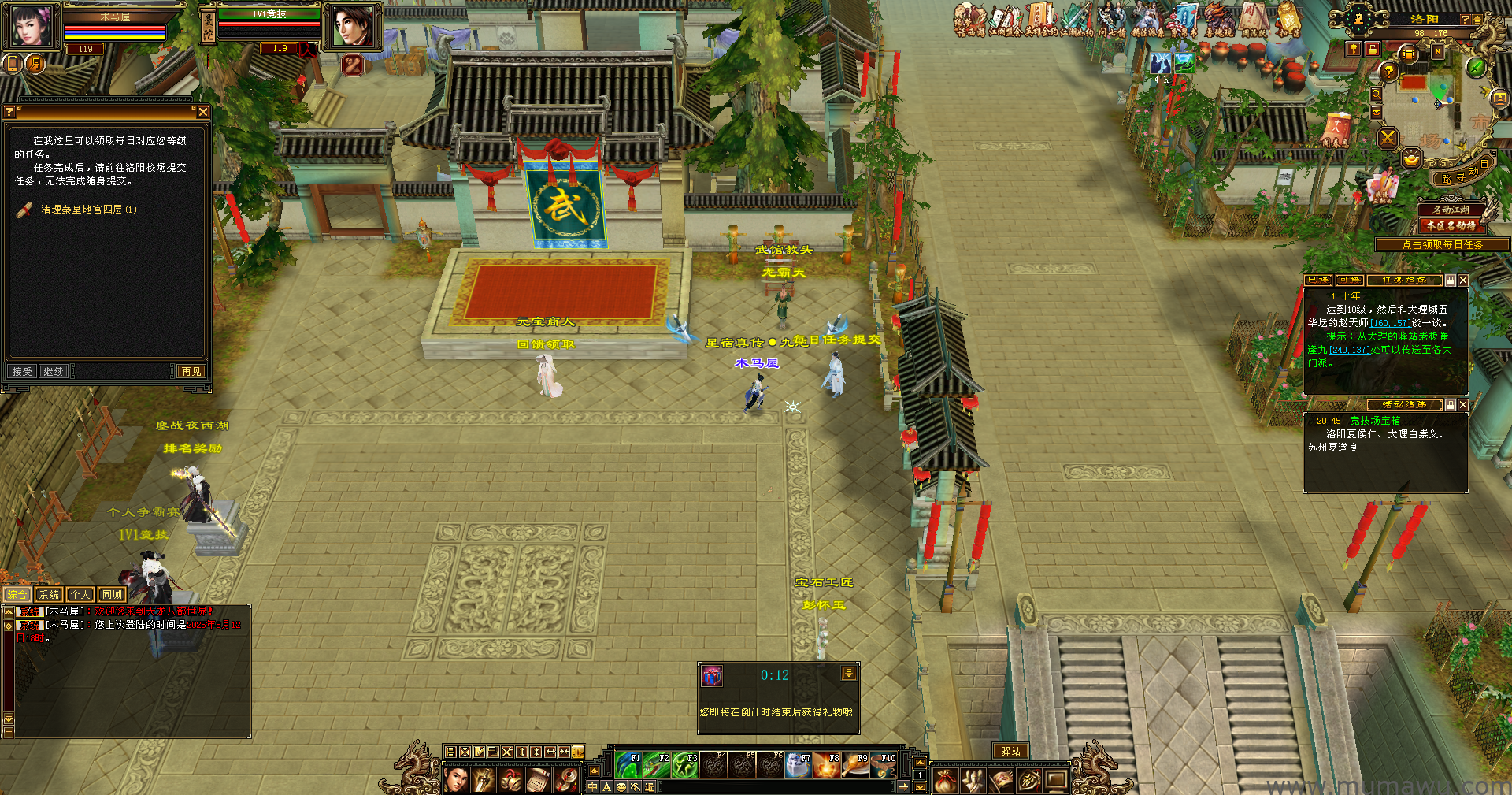Click the 继续 continue button
The image size is (1512, 795).
coord(54,371)
